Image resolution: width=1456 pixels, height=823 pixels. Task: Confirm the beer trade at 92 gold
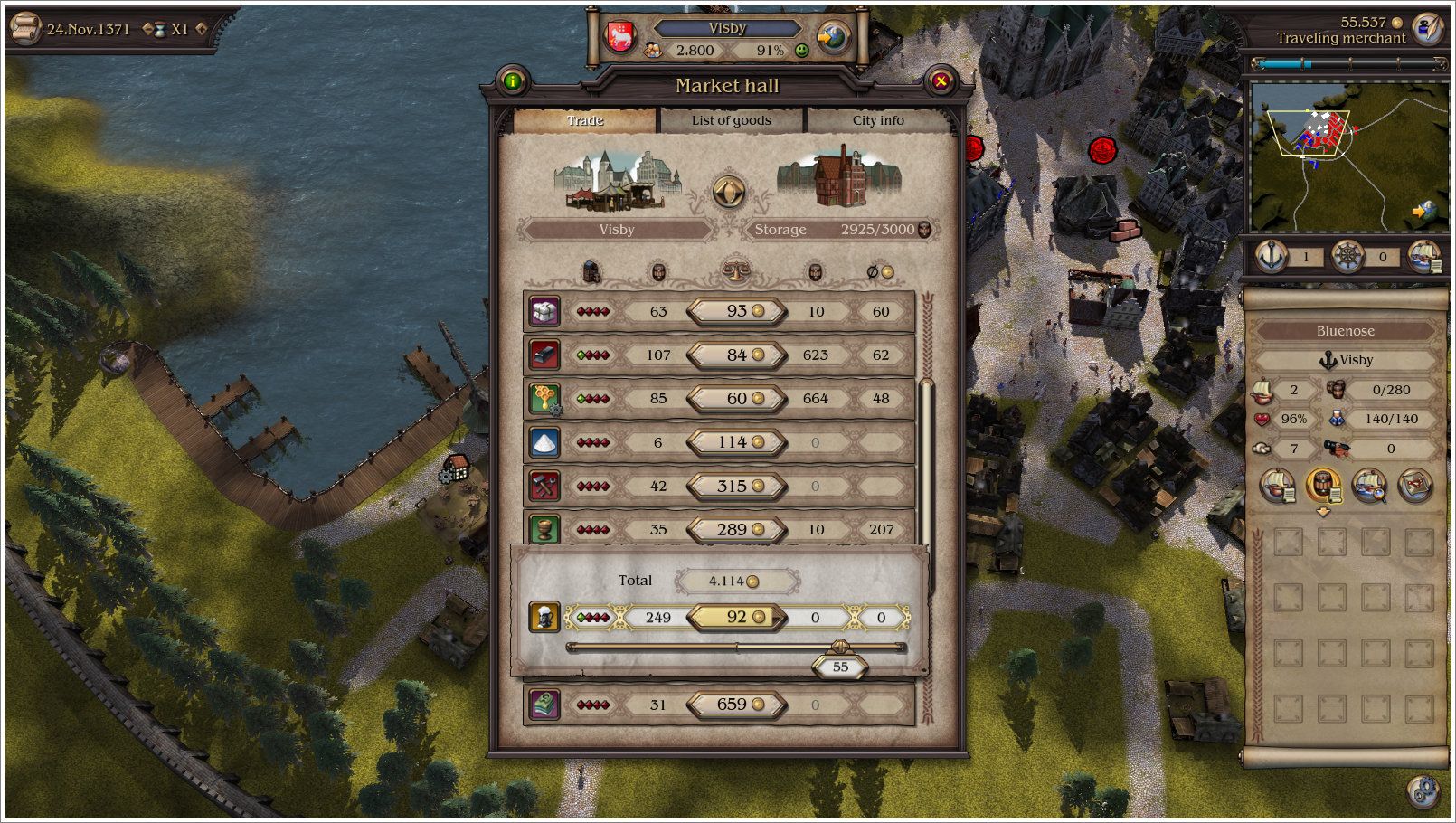tap(736, 618)
